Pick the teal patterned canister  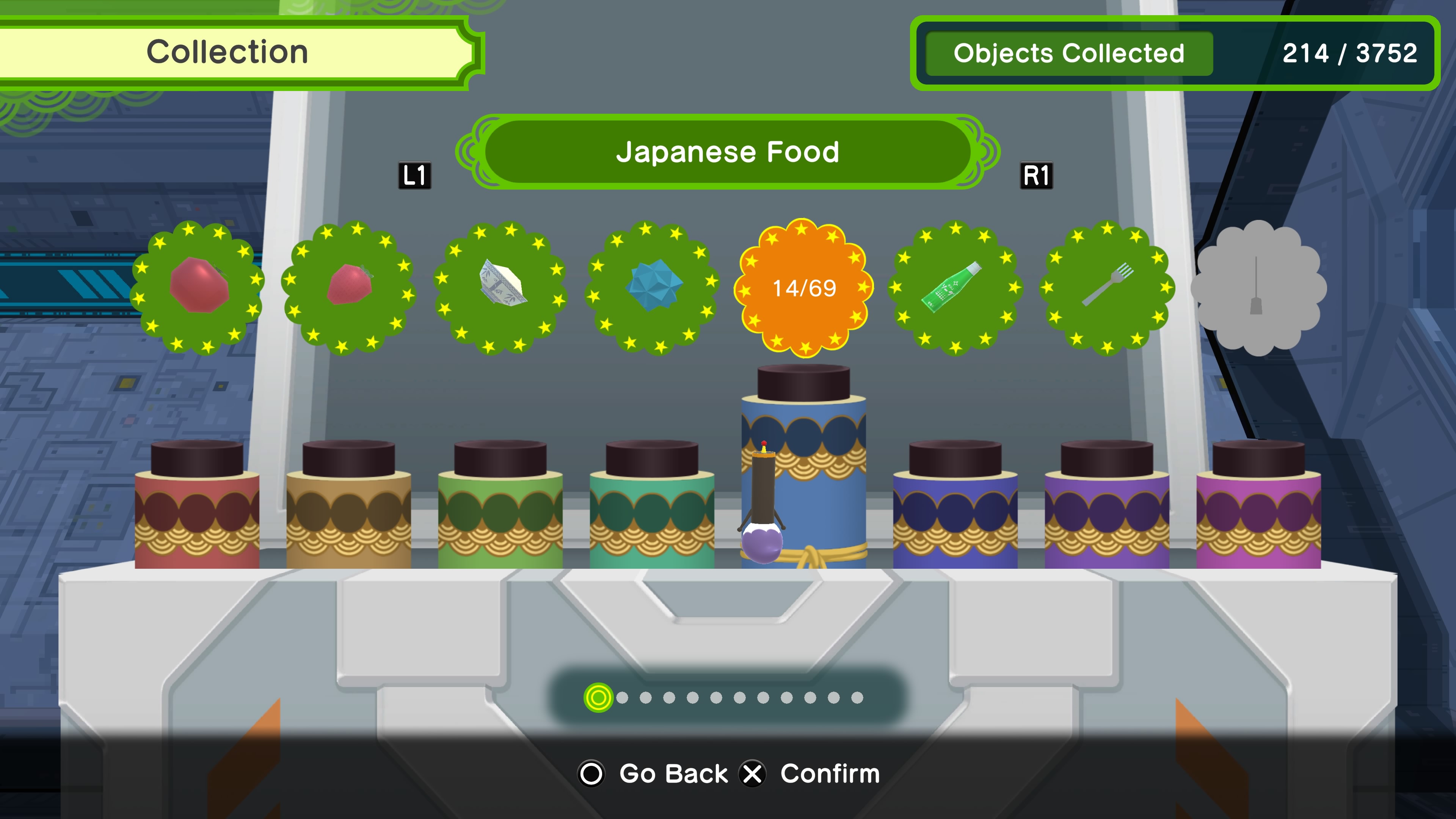[x=652, y=509]
